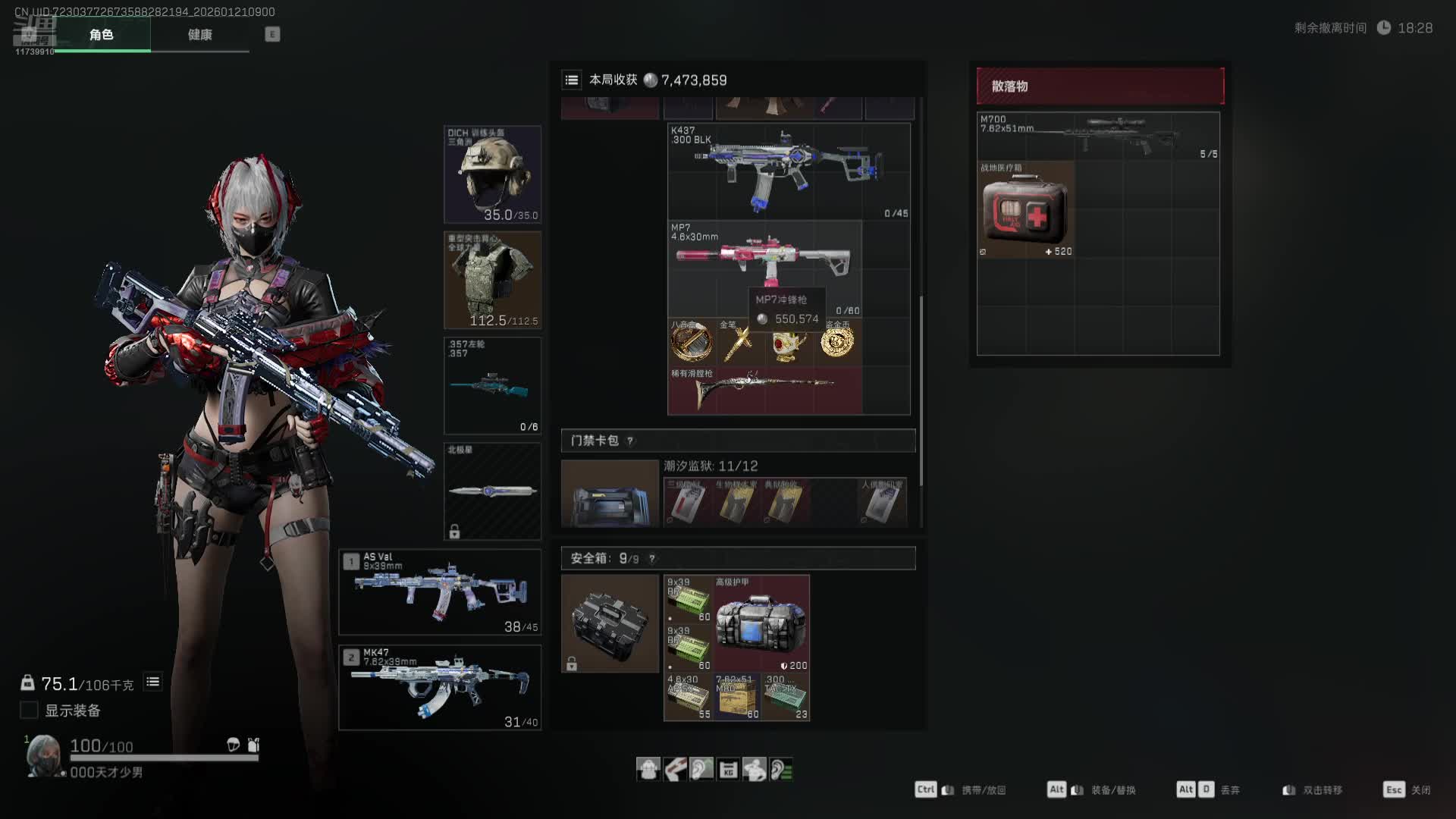This screenshot has width=1456, height=819.
Task: Show the 门禁卡包 help question mark
Action: click(630, 441)
